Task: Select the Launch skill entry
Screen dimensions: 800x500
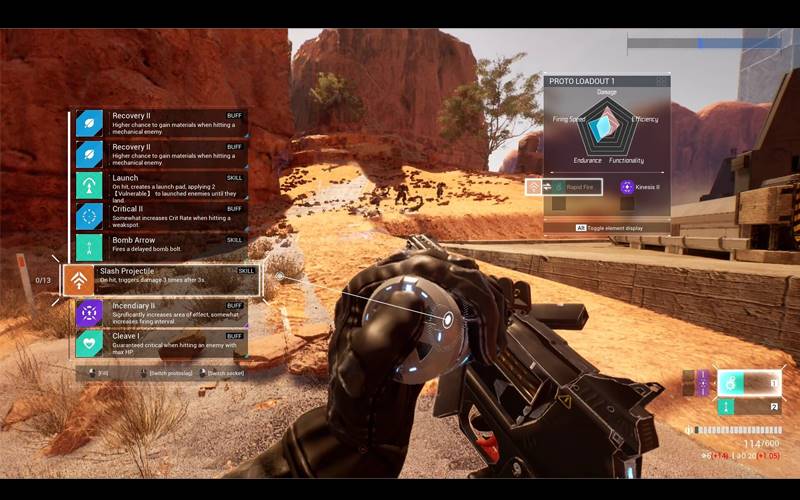Action: (160, 186)
